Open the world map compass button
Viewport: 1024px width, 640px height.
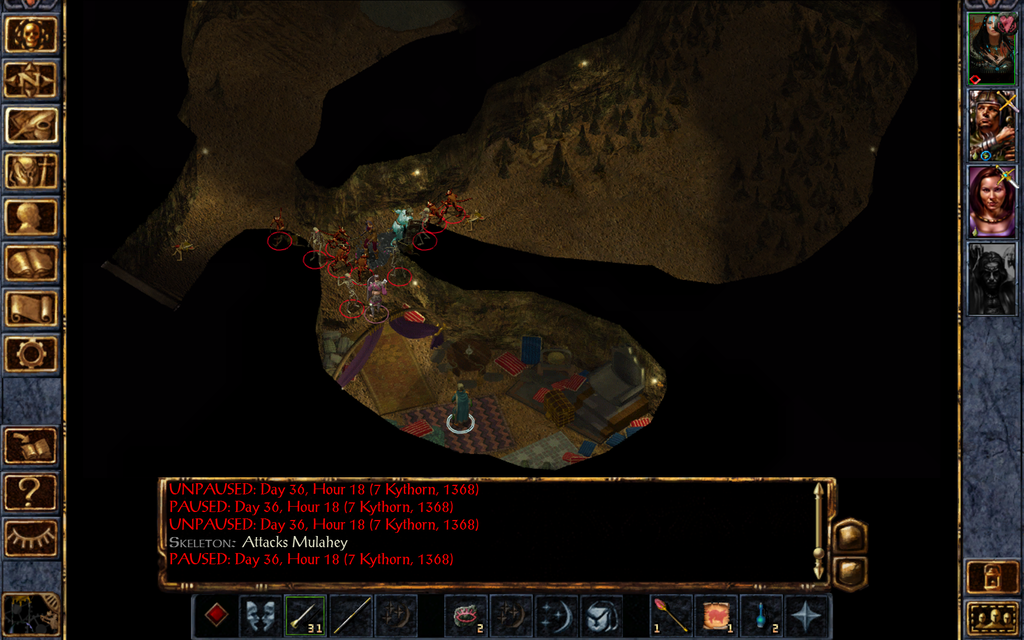(31, 79)
